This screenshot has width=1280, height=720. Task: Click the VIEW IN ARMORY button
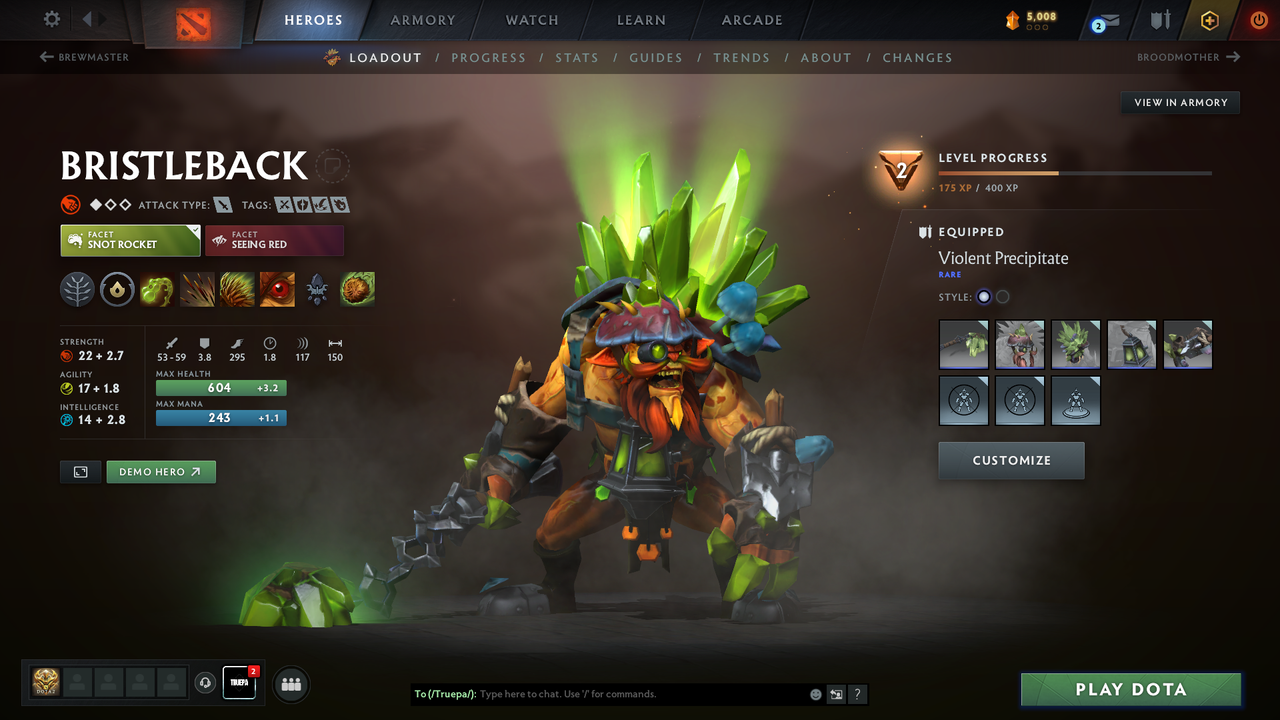coord(1179,102)
